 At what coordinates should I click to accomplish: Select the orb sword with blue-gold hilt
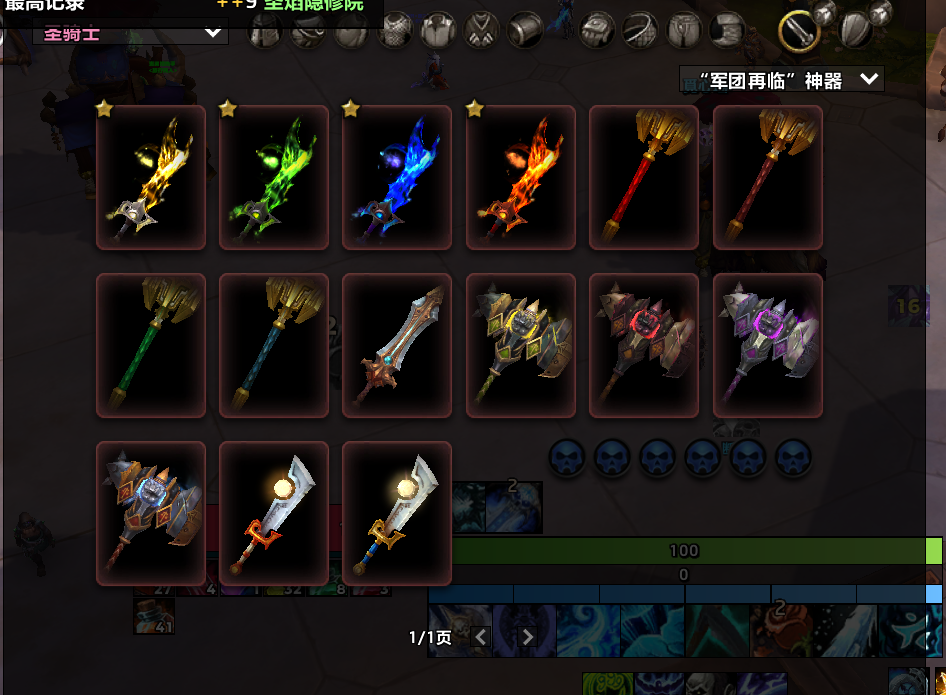click(397, 513)
